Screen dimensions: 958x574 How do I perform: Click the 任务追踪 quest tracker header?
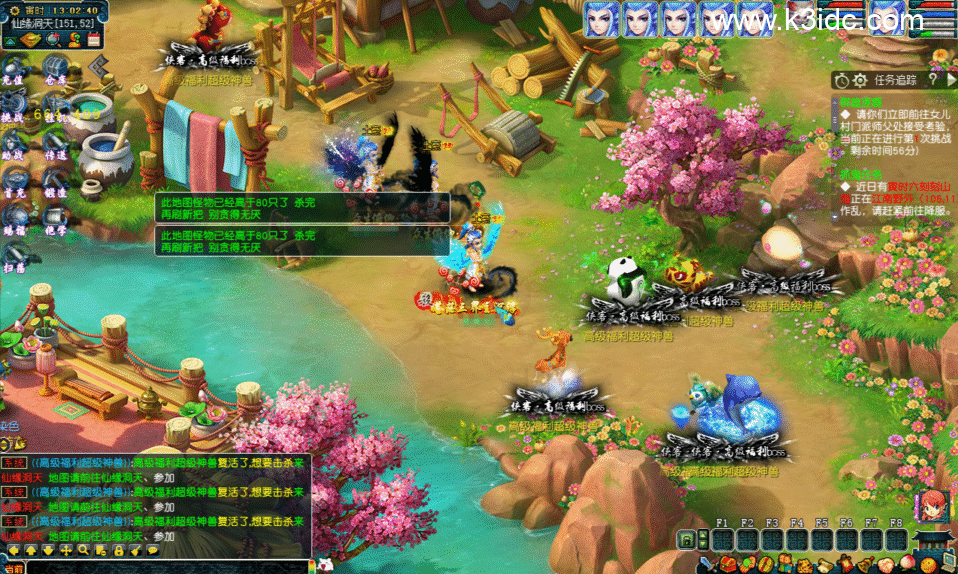[x=894, y=79]
